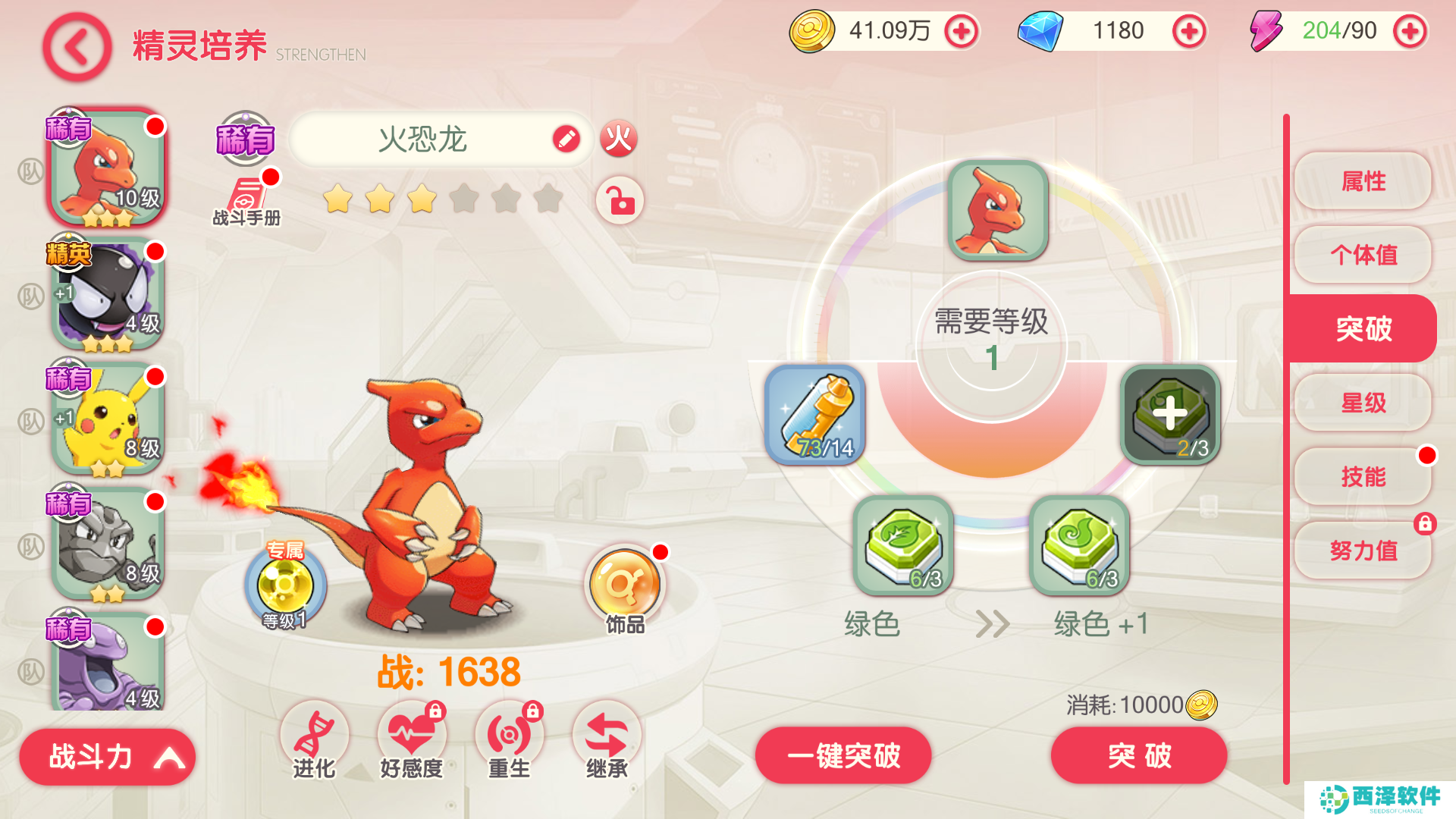Edit the name 火恐龙 with the pencil icon

pos(566,139)
